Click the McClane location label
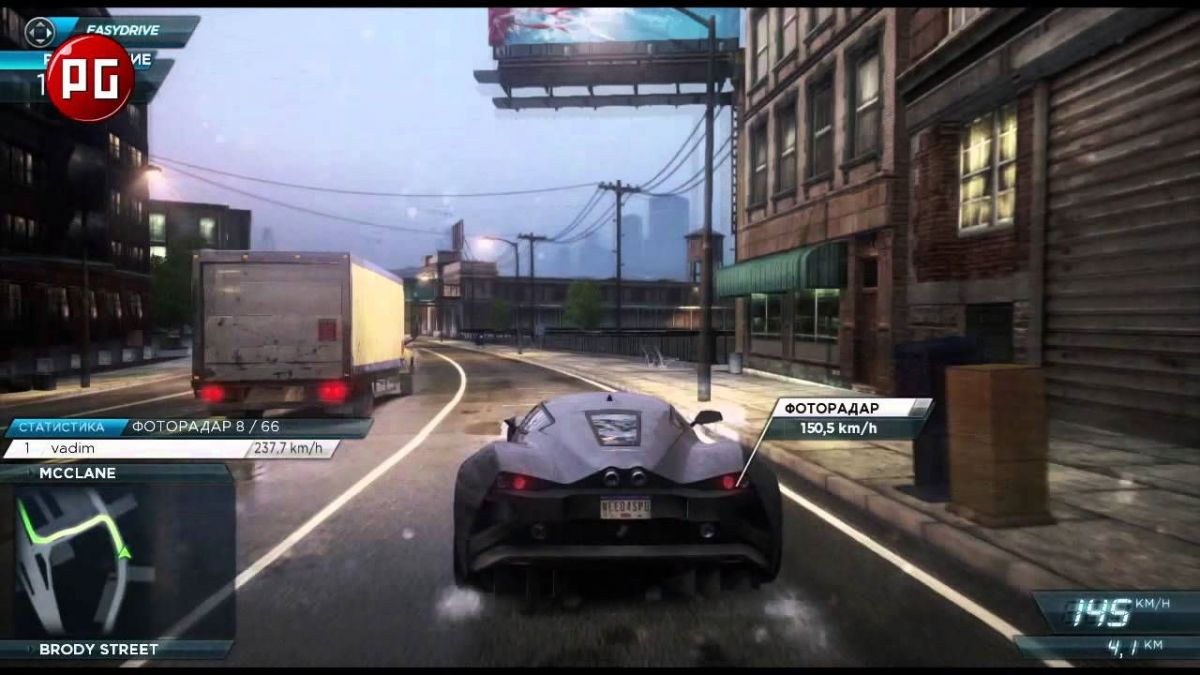Image resolution: width=1200 pixels, height=675 pixels. [78, 473]
